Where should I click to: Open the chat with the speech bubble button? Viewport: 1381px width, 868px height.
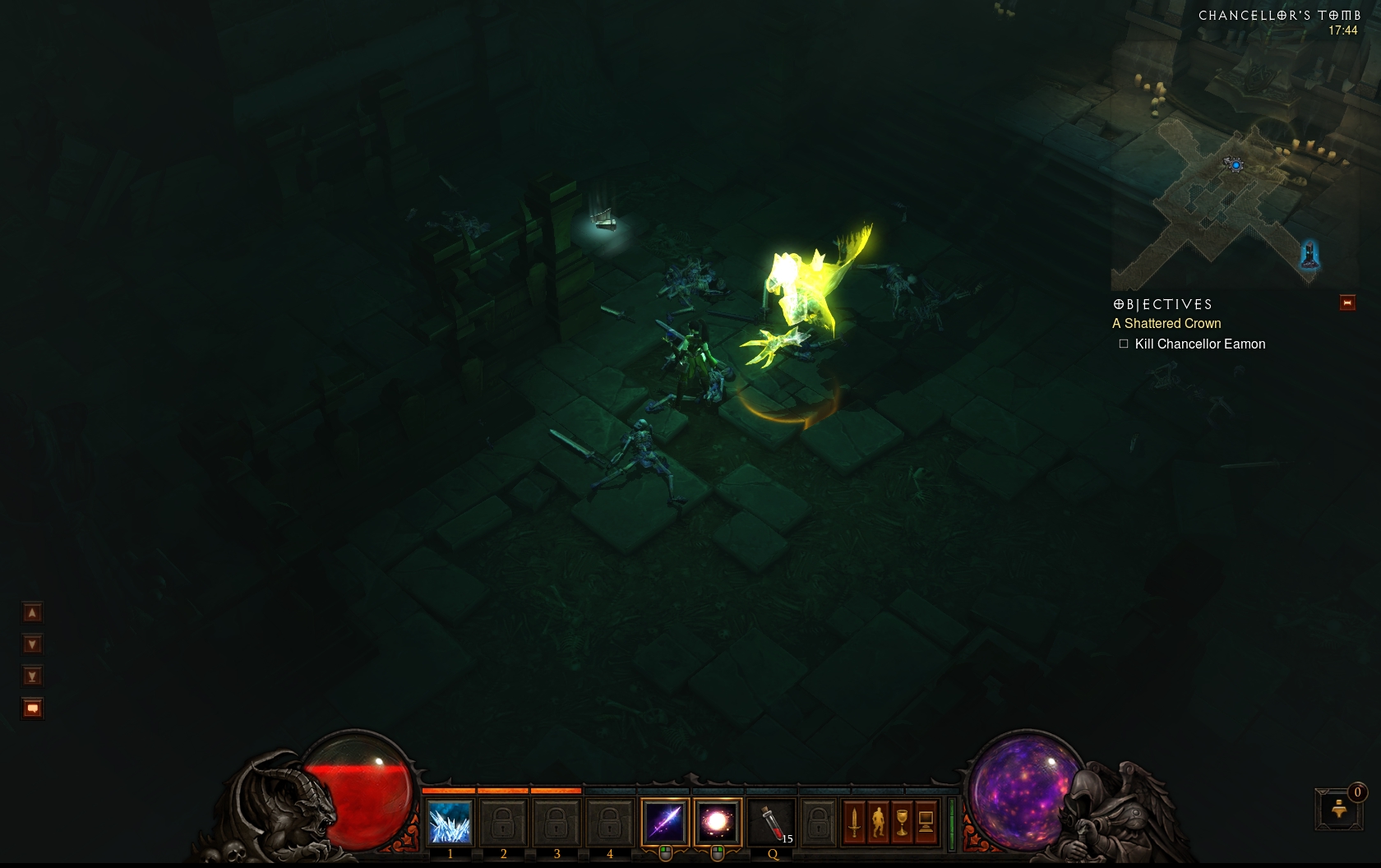pos(32,709)
